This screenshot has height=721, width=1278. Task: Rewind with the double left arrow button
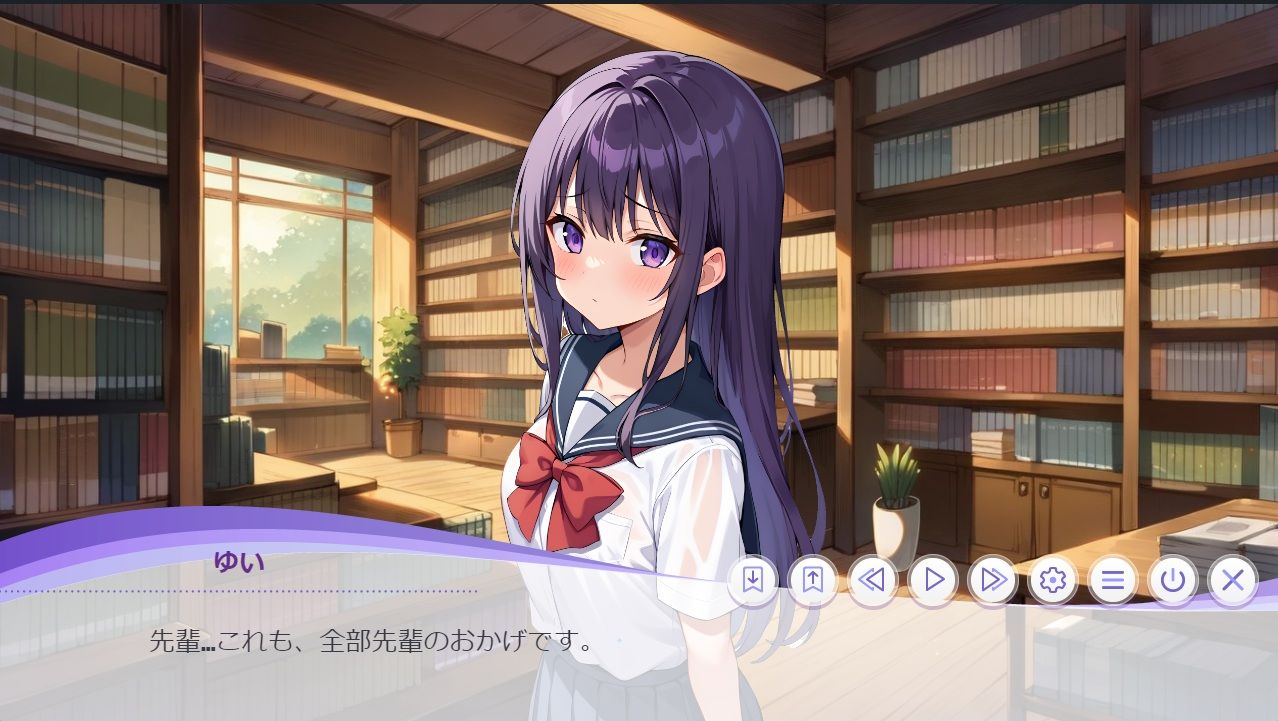[x=872, y=580]
